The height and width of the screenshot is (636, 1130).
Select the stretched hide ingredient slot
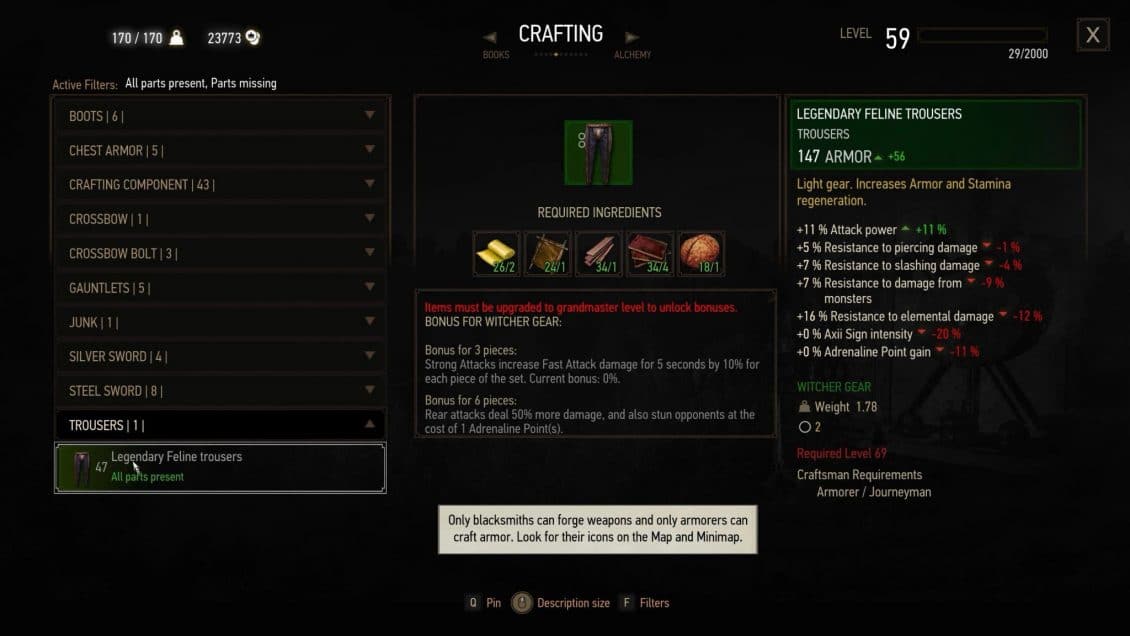(x=548, y=254)
